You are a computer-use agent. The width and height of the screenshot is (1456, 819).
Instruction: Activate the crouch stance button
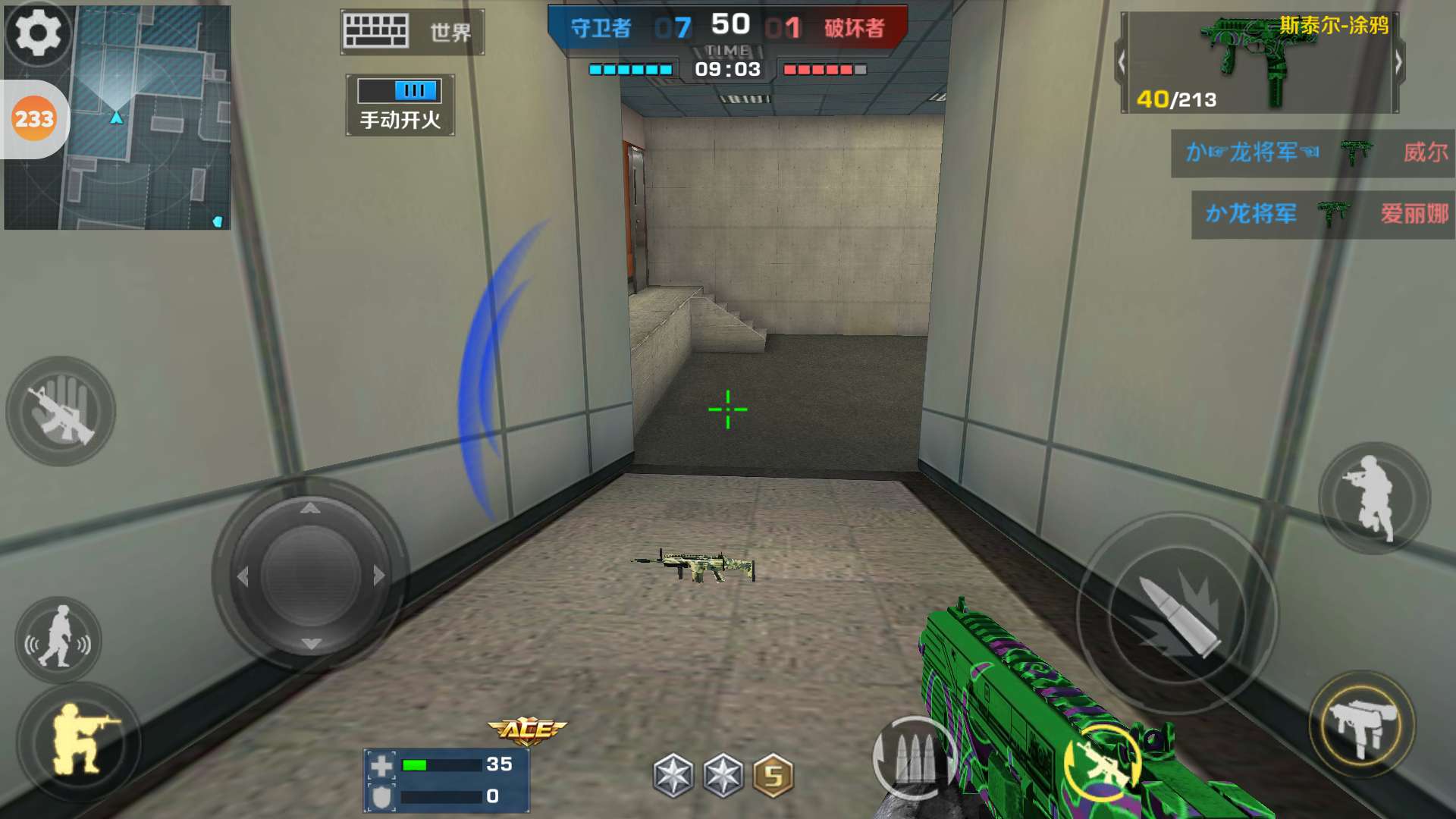78,739
